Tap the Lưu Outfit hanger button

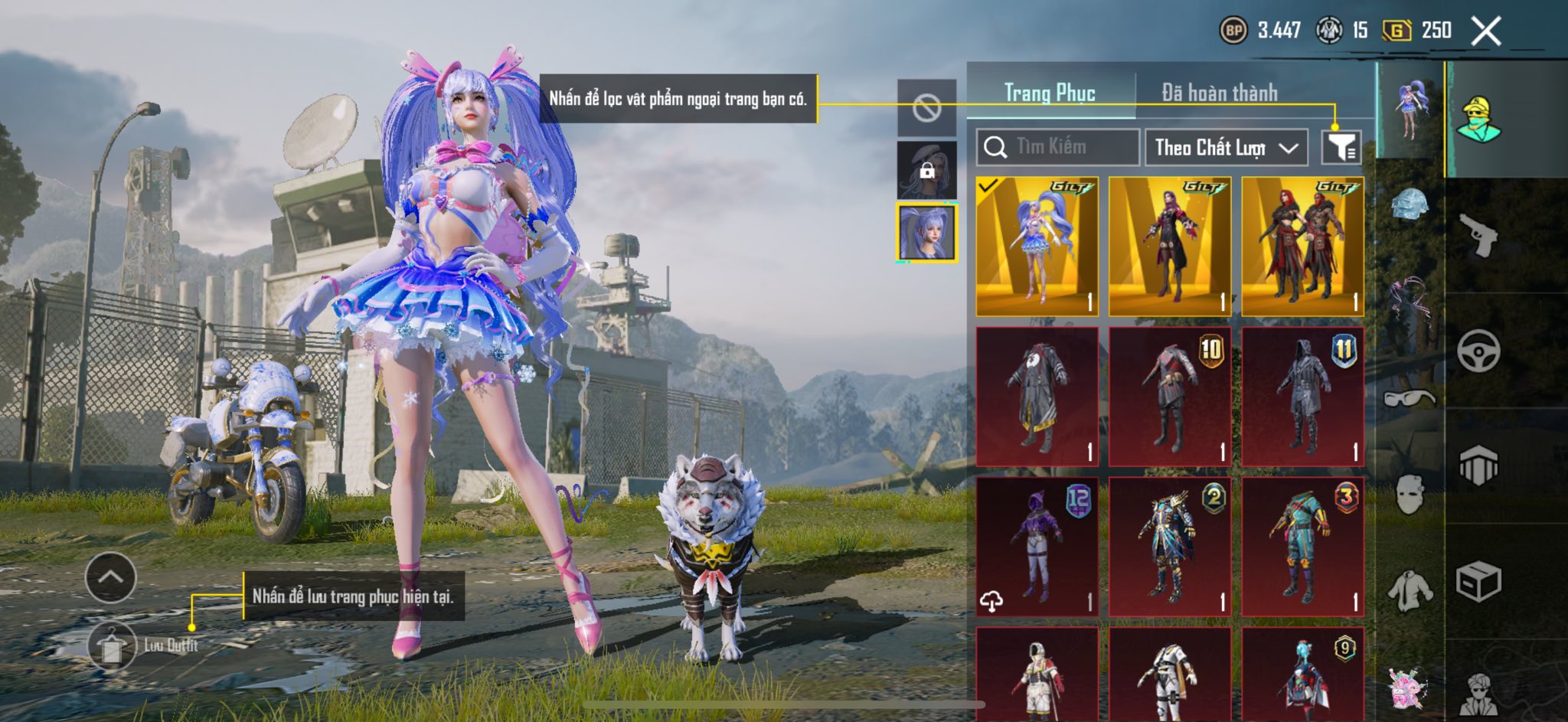click(x=112, y=645)
